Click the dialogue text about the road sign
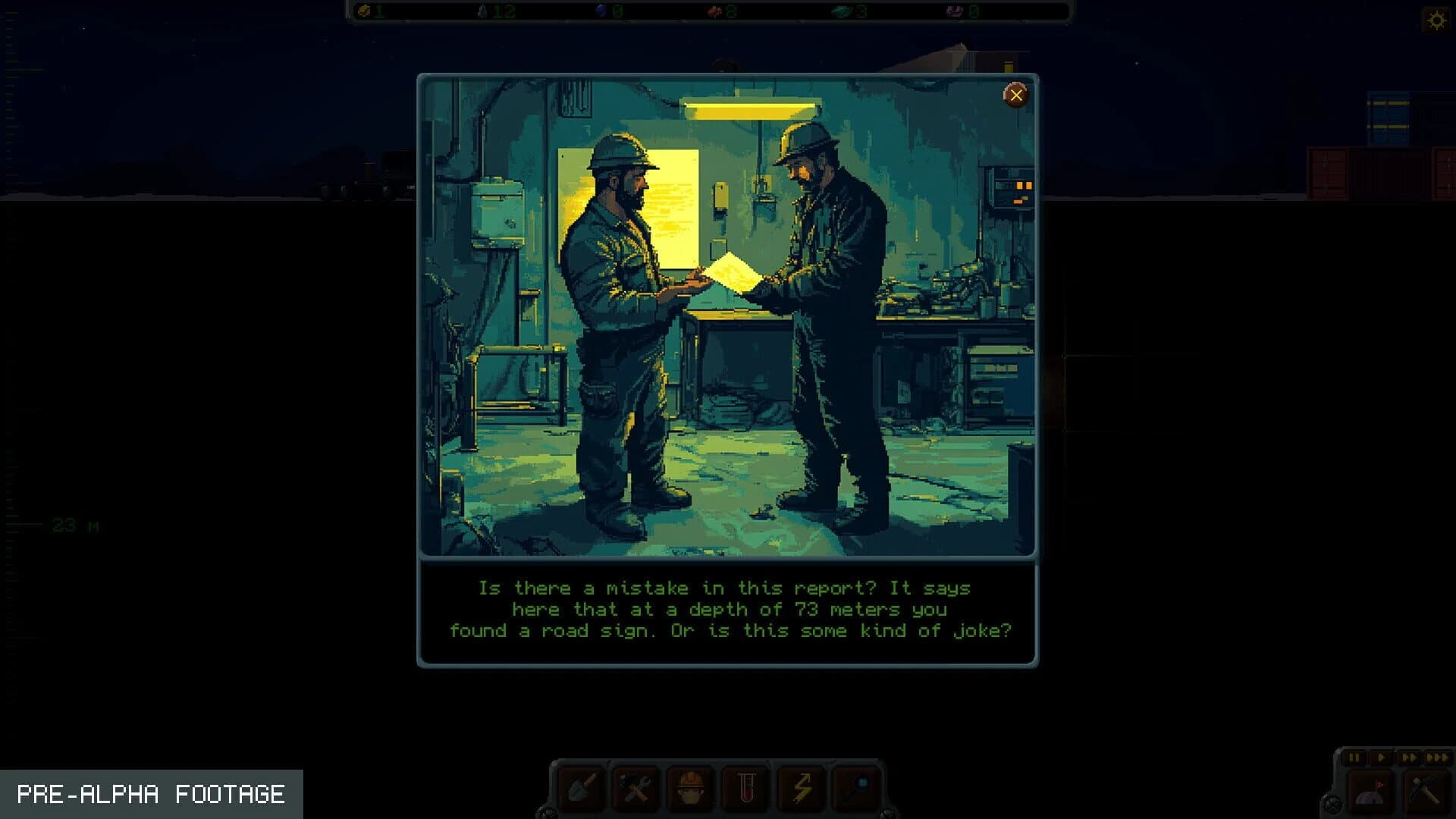 coord(728,609)
